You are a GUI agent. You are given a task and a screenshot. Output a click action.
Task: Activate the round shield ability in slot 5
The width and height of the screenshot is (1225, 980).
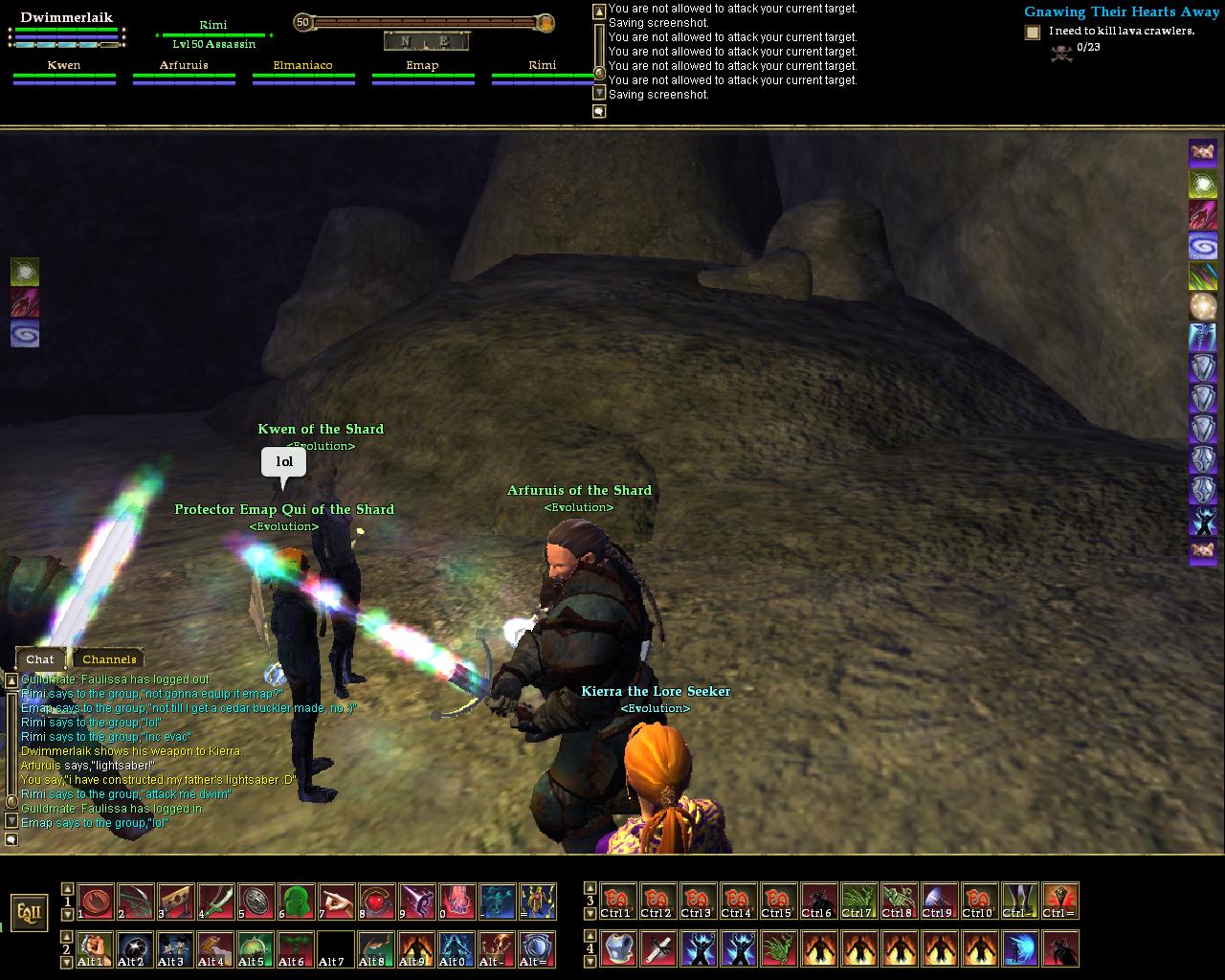(x=256, y=902)
